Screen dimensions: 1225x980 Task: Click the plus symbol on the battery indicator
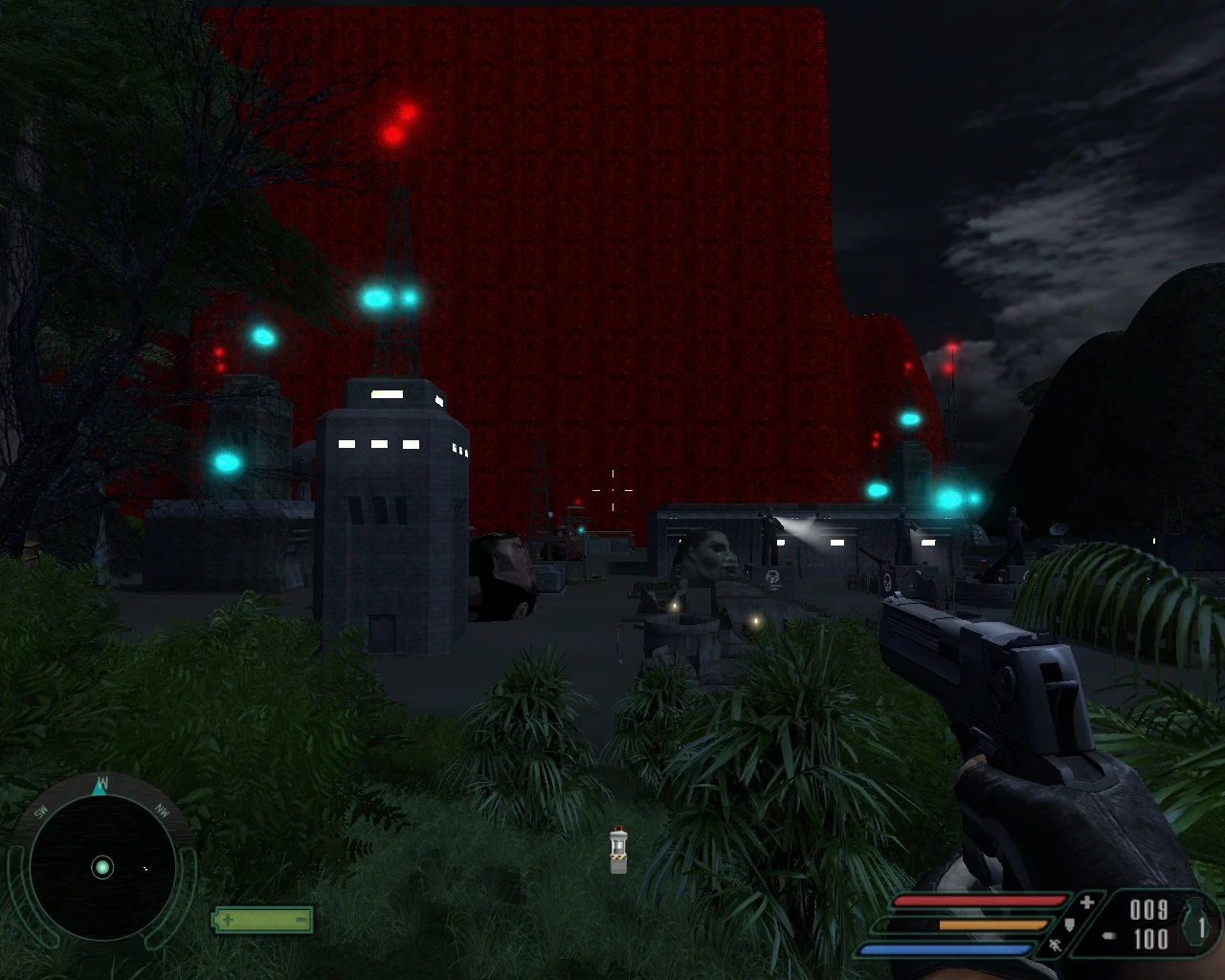click(228, 920)
